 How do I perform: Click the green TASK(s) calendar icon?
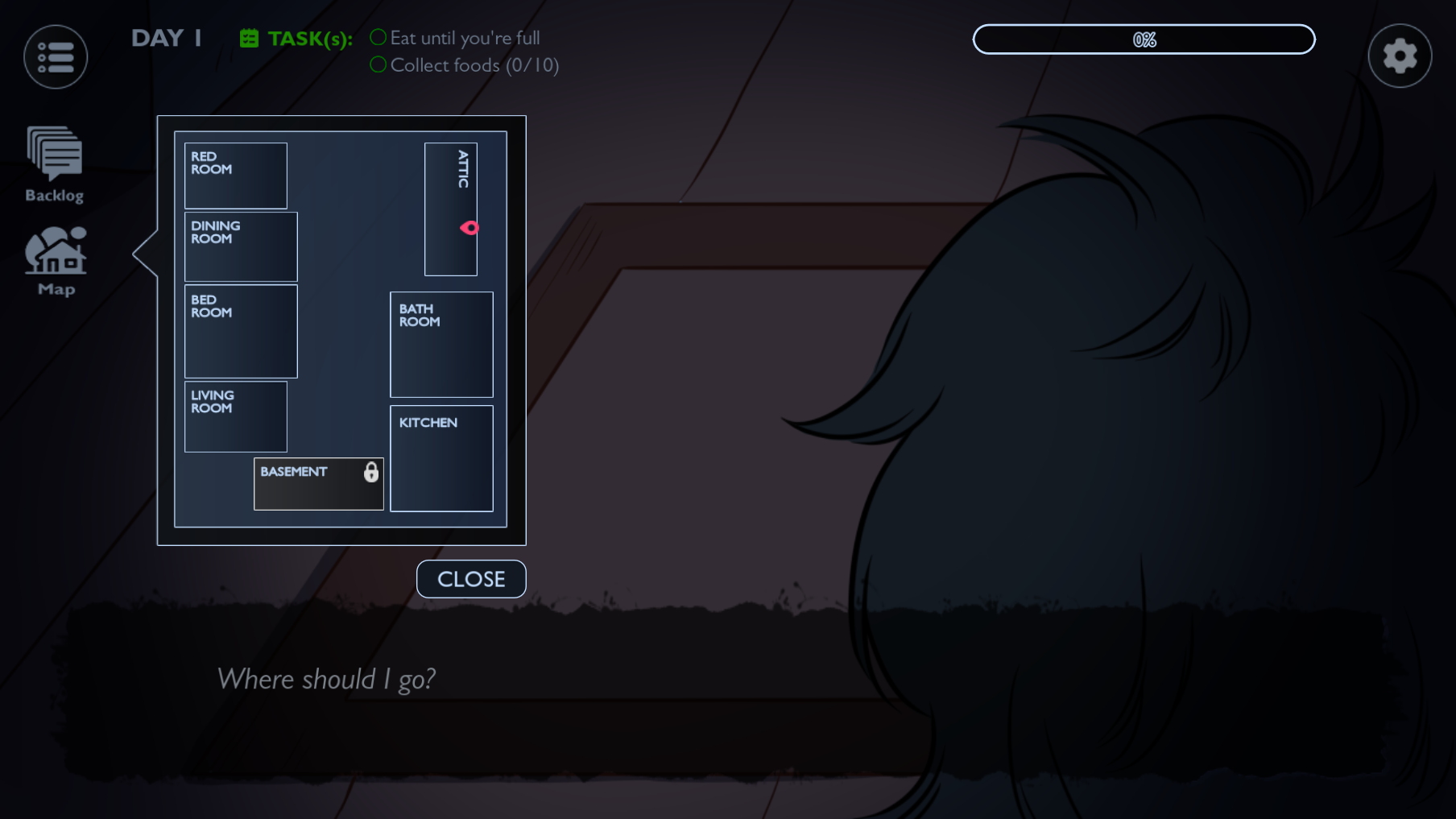tap(250, 36)
